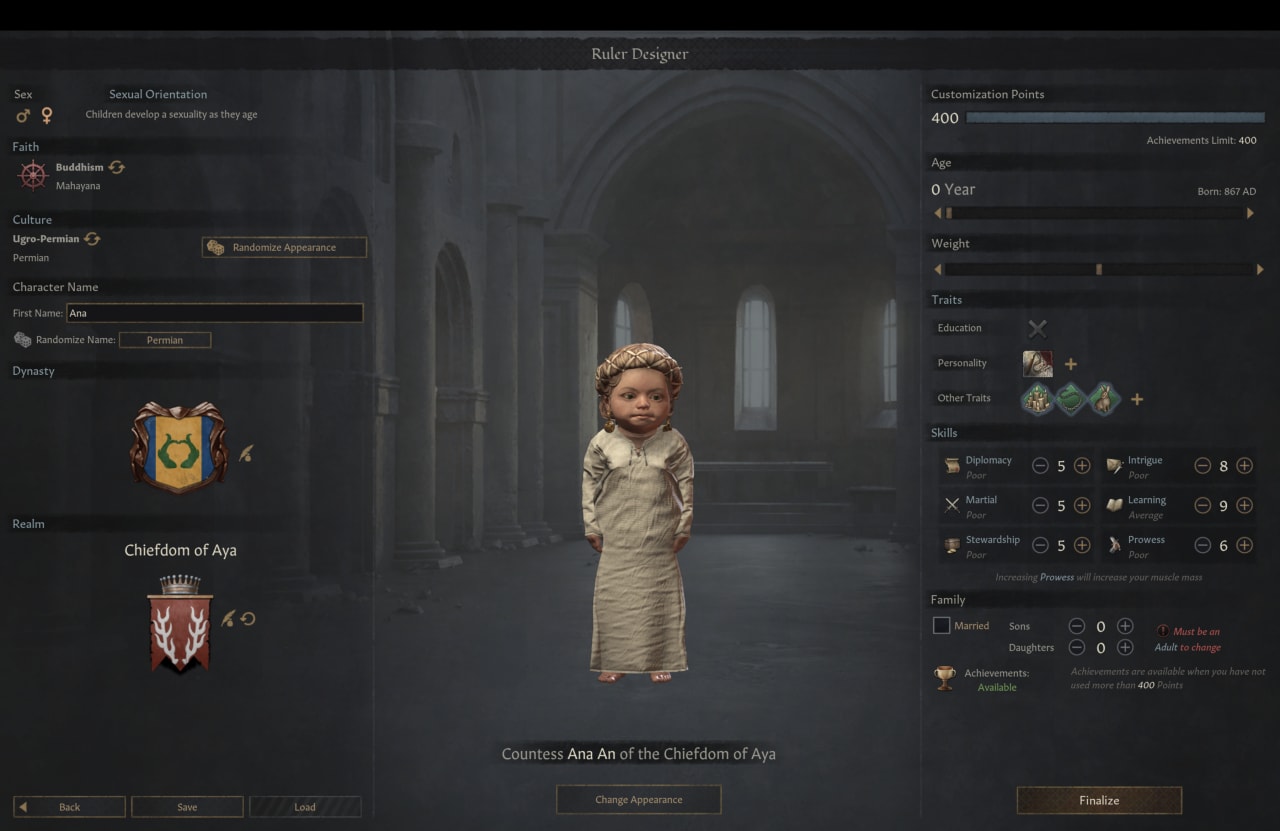Decrease Learning using its minus stepper
Viewport: 1280px width, 831px height.
pos(1203,506)
